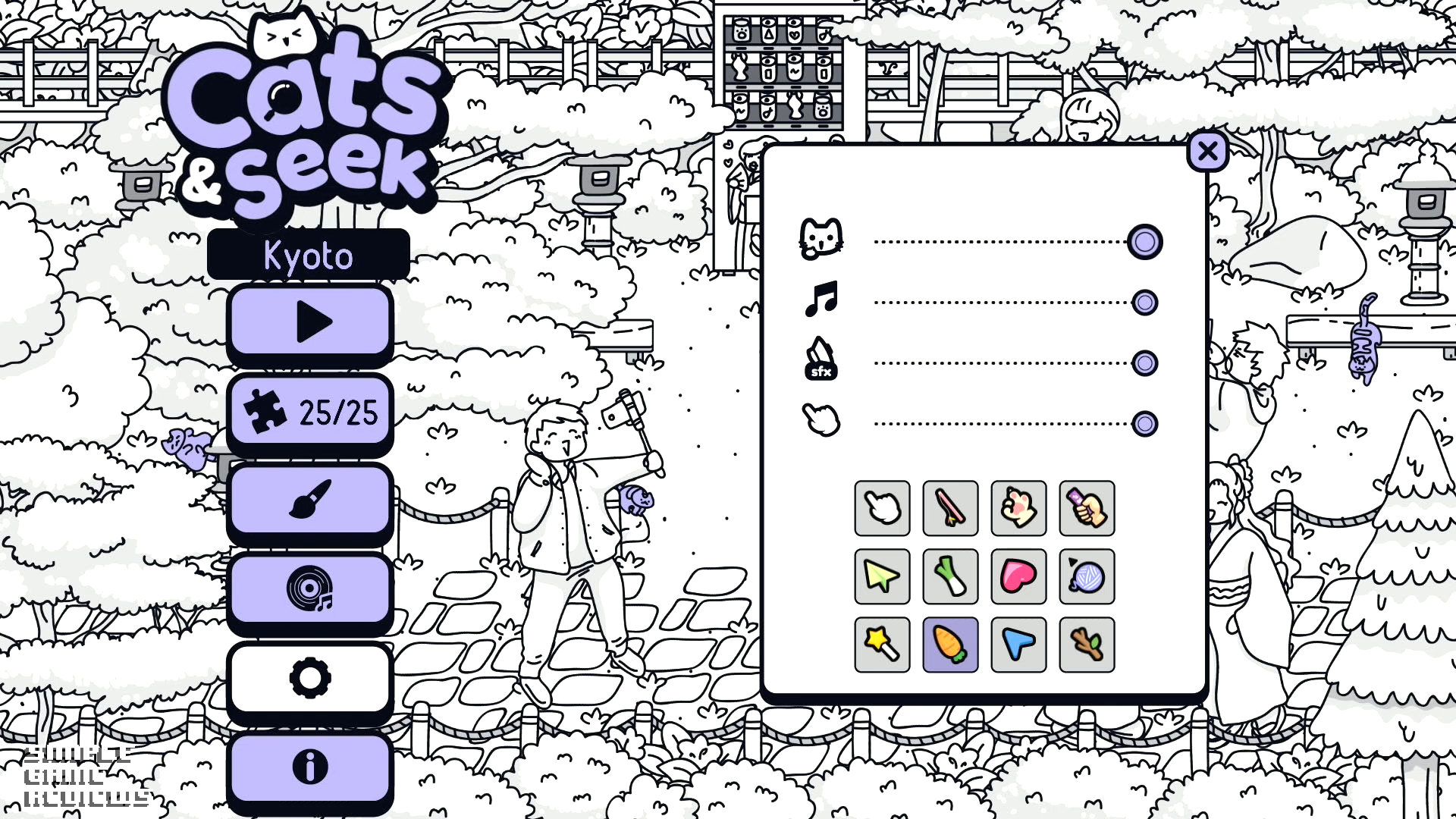
Task: Adjust the music note volume slider
Action: (x=1144, y=303)
